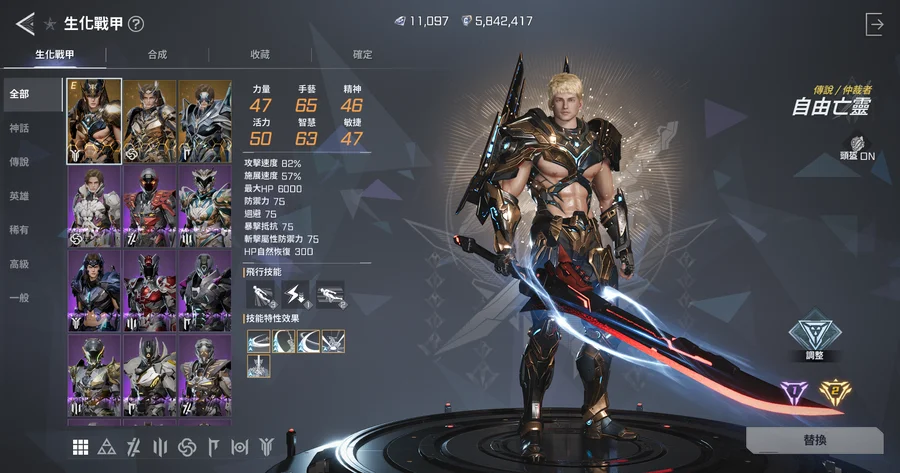Filter by 神話 rarity
This screenshot has height=473, width=900.
(x=20, y=128)
